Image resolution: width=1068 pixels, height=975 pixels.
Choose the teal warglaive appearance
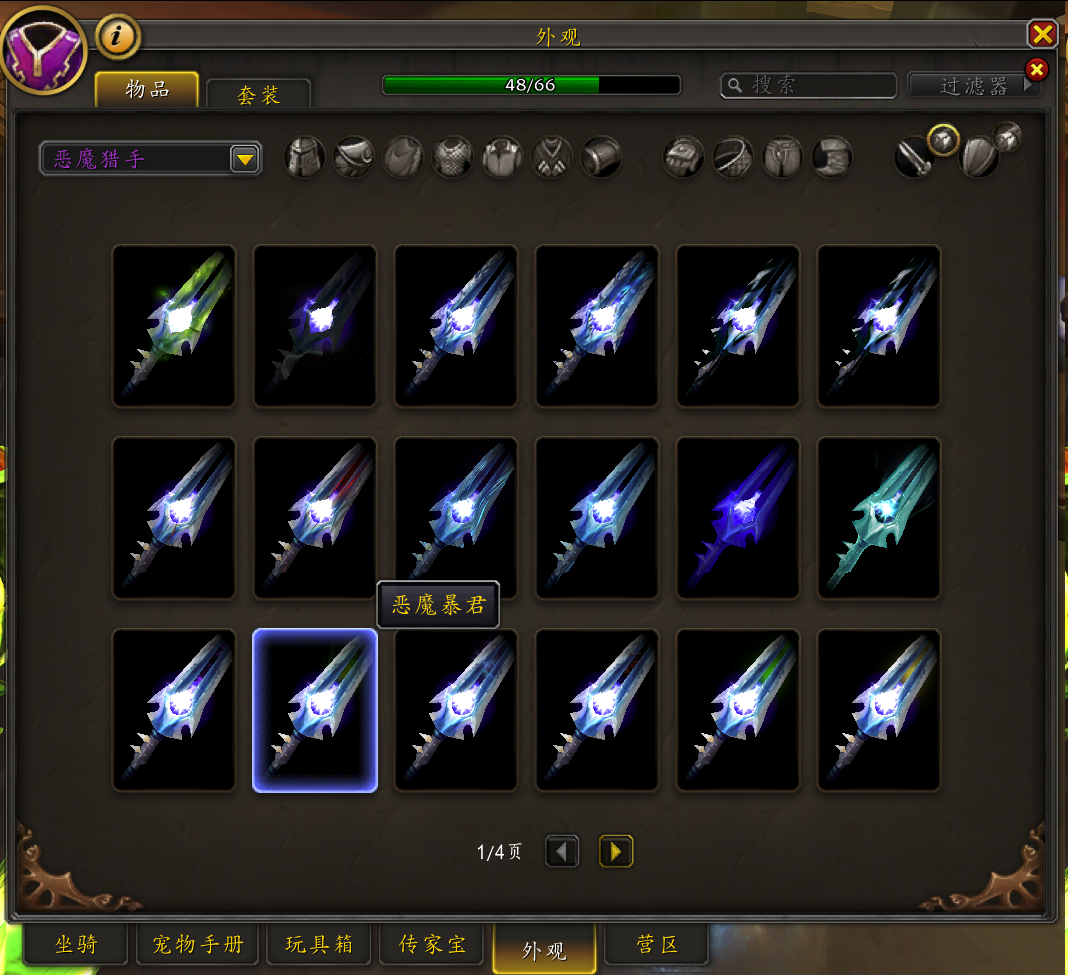tap(879, 518)
